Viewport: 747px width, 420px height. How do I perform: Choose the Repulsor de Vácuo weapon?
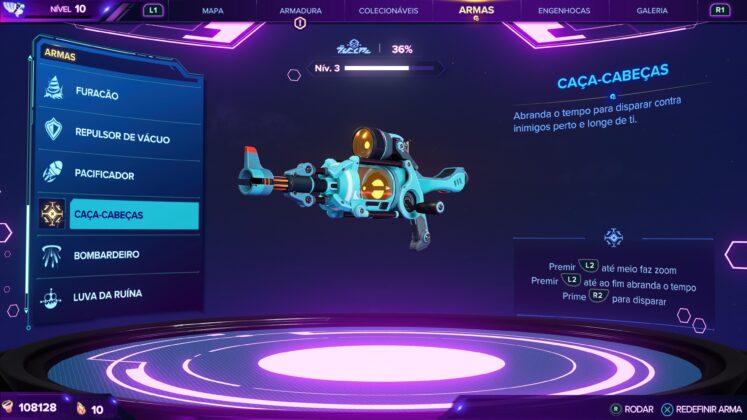118,134
